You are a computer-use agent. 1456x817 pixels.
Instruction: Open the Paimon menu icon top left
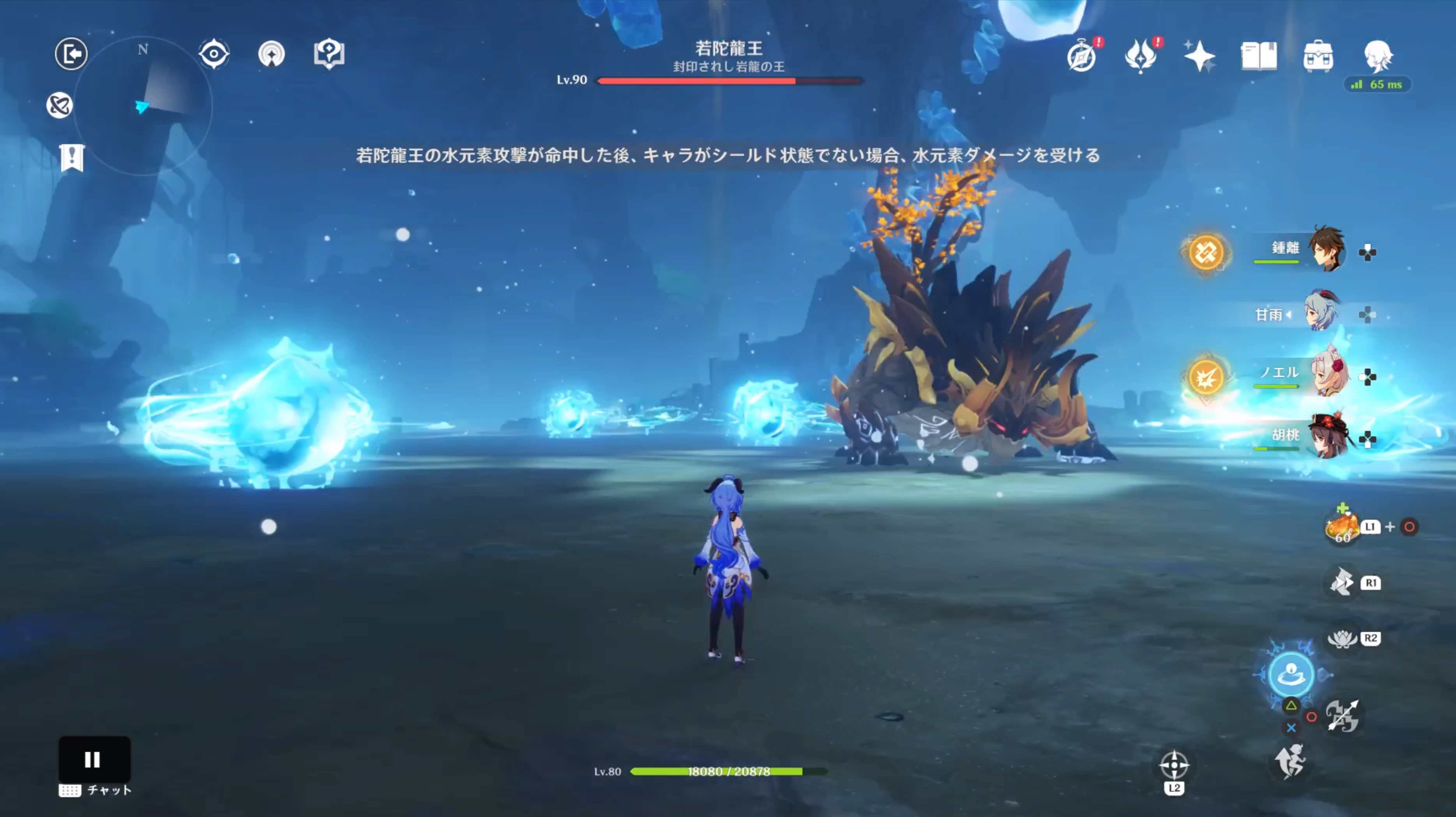(x=71, y=53)
